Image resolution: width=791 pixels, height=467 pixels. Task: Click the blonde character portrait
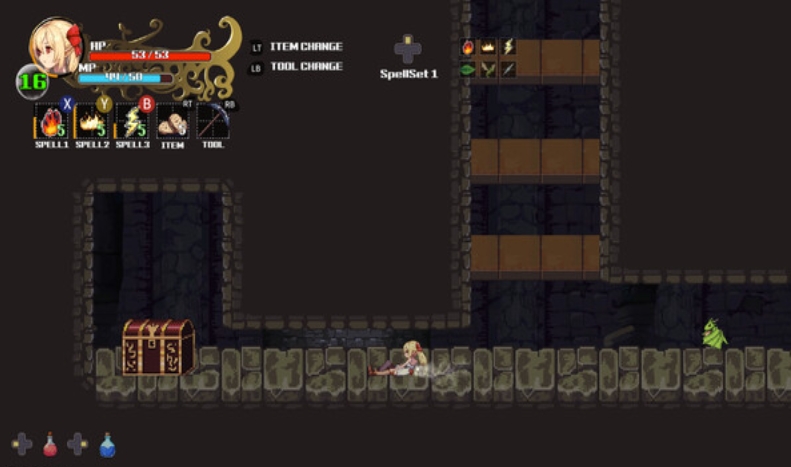56,48
